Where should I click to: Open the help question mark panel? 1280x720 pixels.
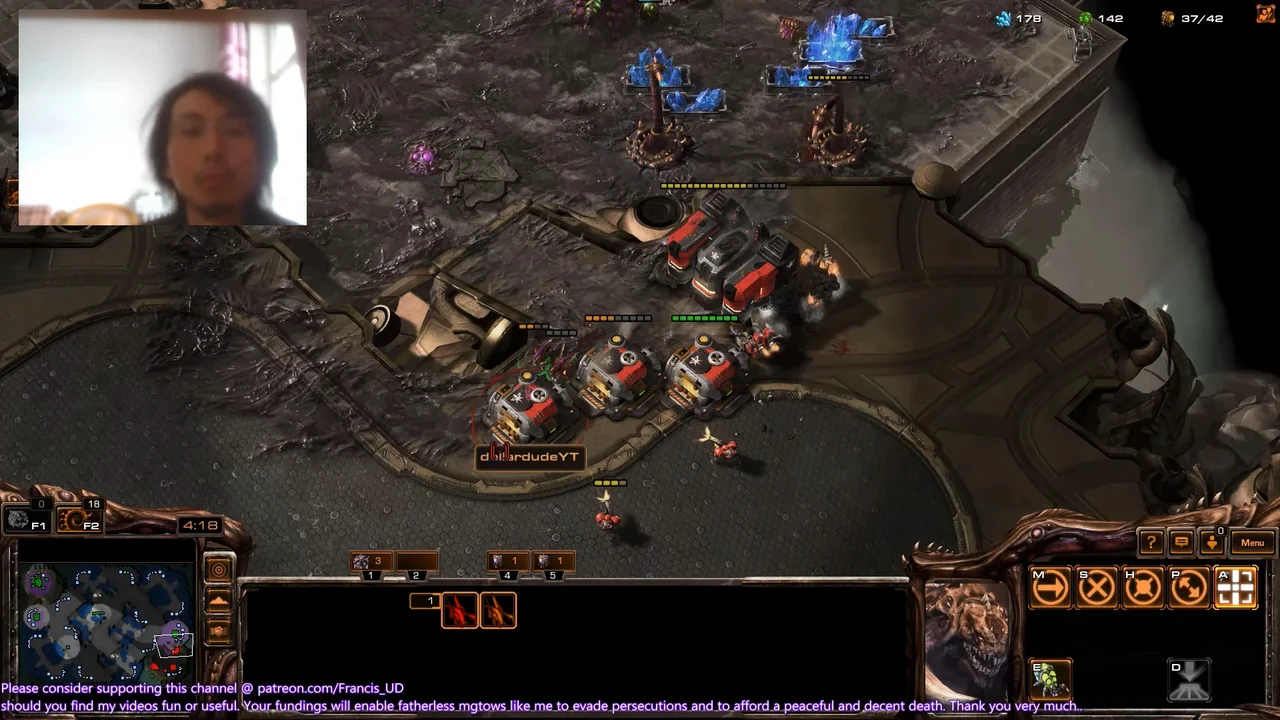tap(1151, 543)
